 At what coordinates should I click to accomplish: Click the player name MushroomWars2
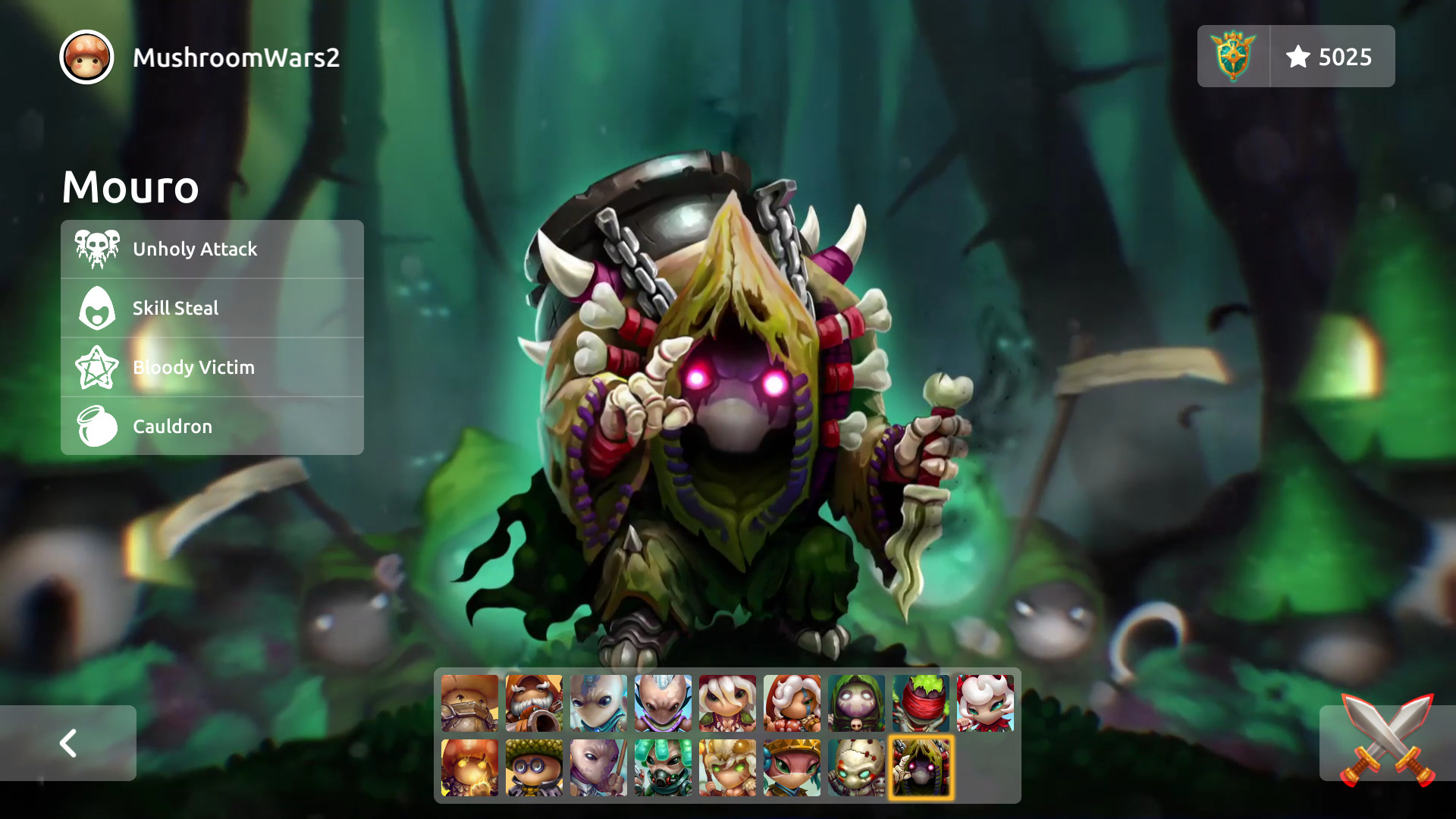[236, 55]
